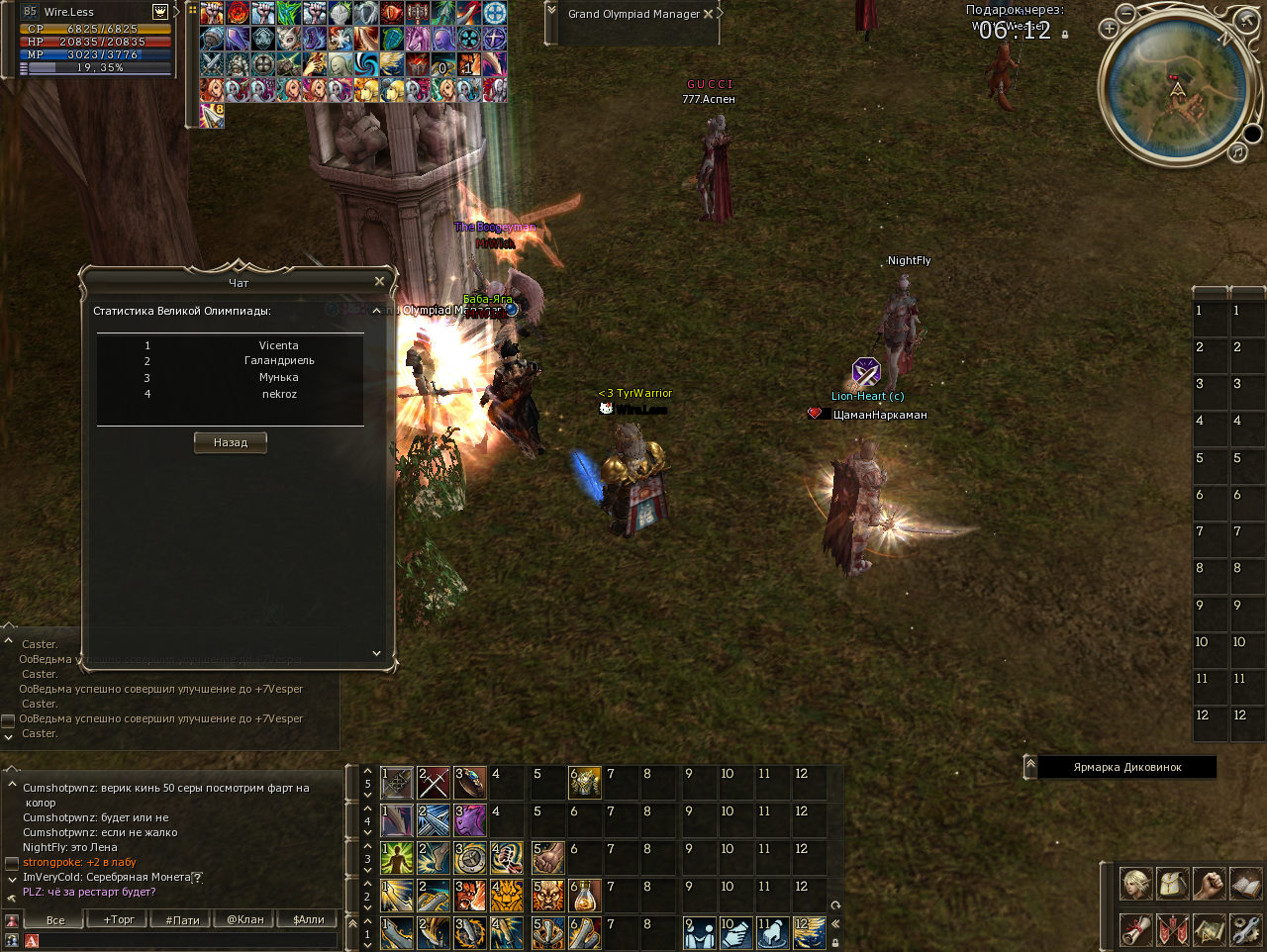Open the system menu wrench icon
Image resolution: width=1267 pixels, height=952 pixels.
tap(1245, 929)
